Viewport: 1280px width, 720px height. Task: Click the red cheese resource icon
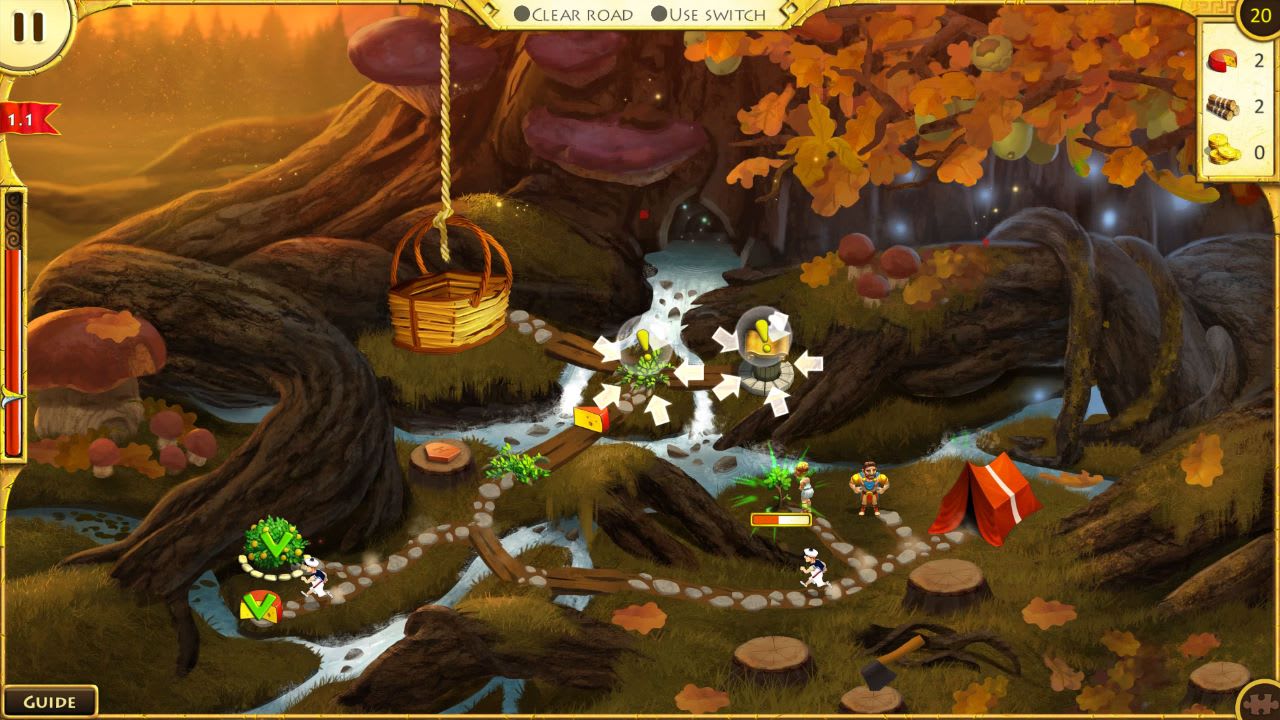[x=1222, y=59]
